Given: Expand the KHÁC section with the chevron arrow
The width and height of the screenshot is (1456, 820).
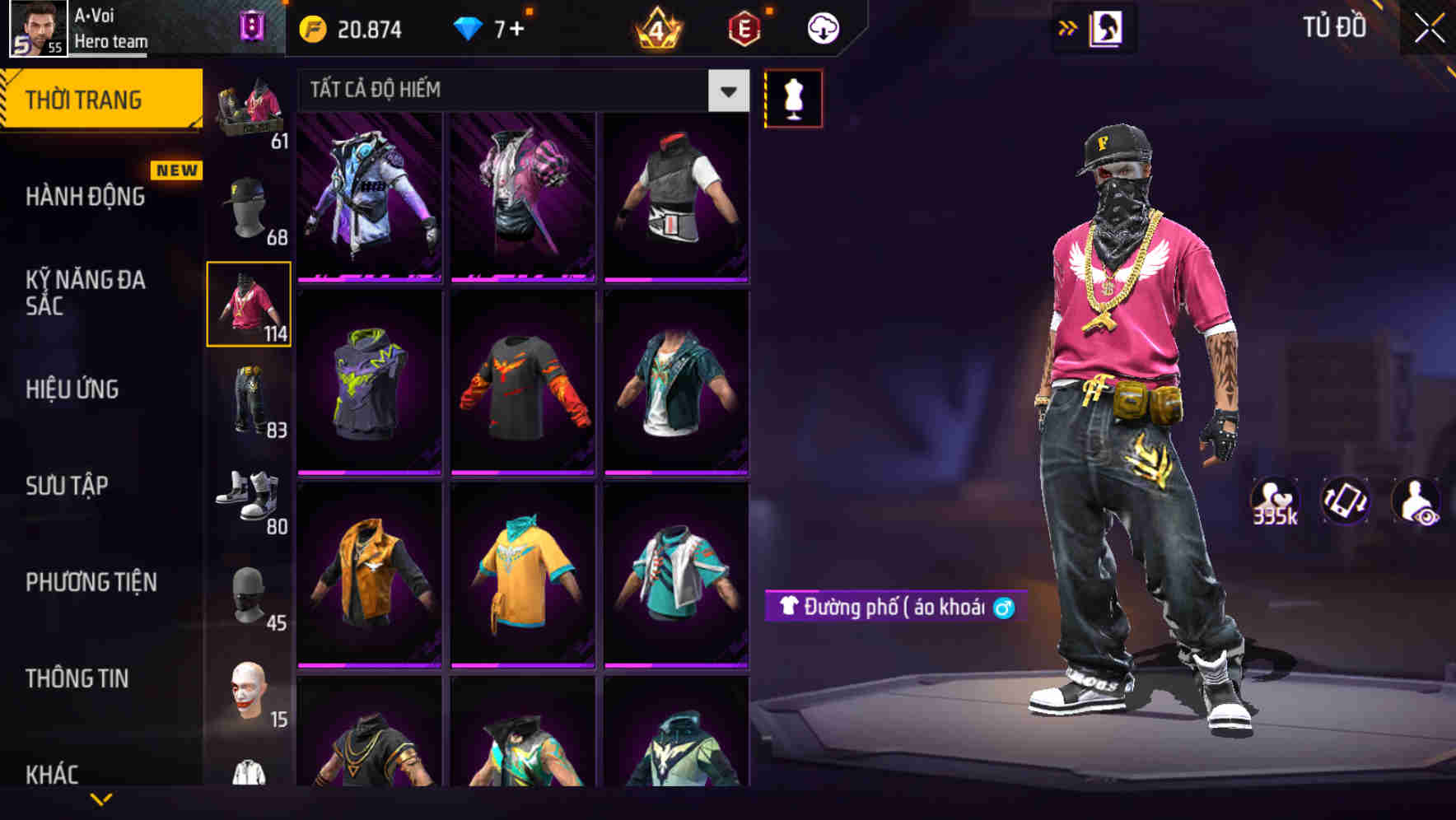Looking at the screenshot, I should 101,797.
